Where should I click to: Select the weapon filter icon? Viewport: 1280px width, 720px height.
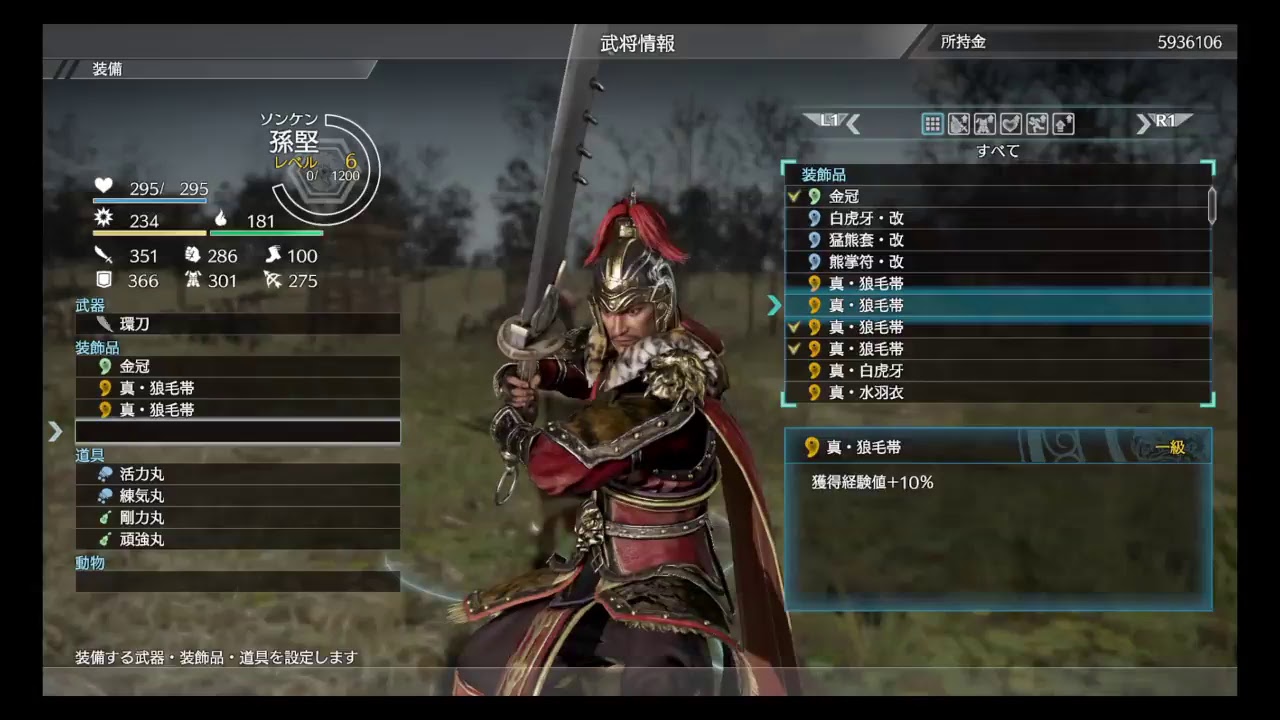(x=958, y=123)
